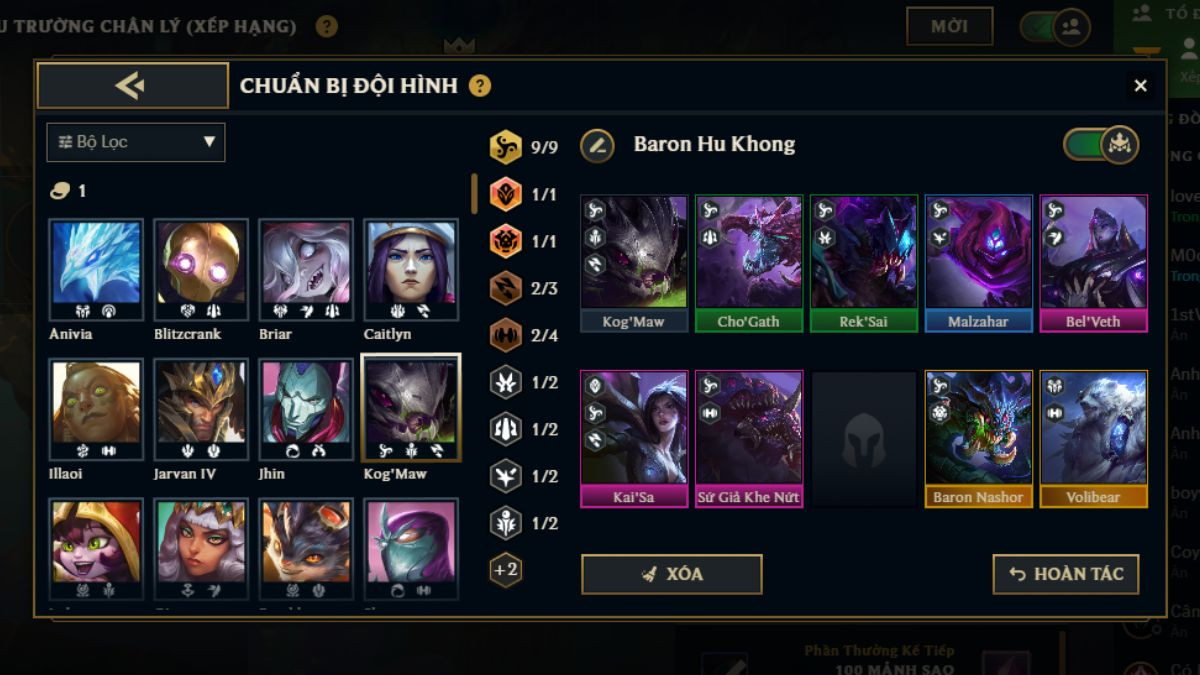Undo changes with HOÀN TÁC
The width and height of the screenshot is (1200, 675).
(x=1065, y=574)
